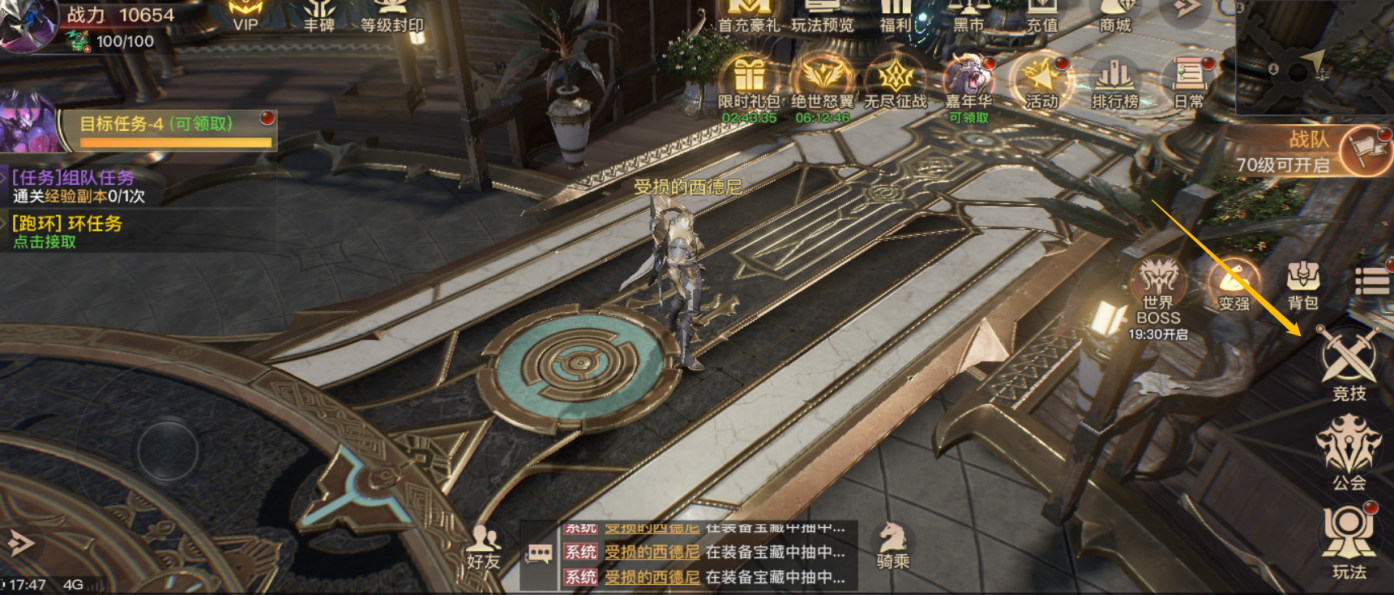Open the 活动 events menu

tap(1041, 80)
